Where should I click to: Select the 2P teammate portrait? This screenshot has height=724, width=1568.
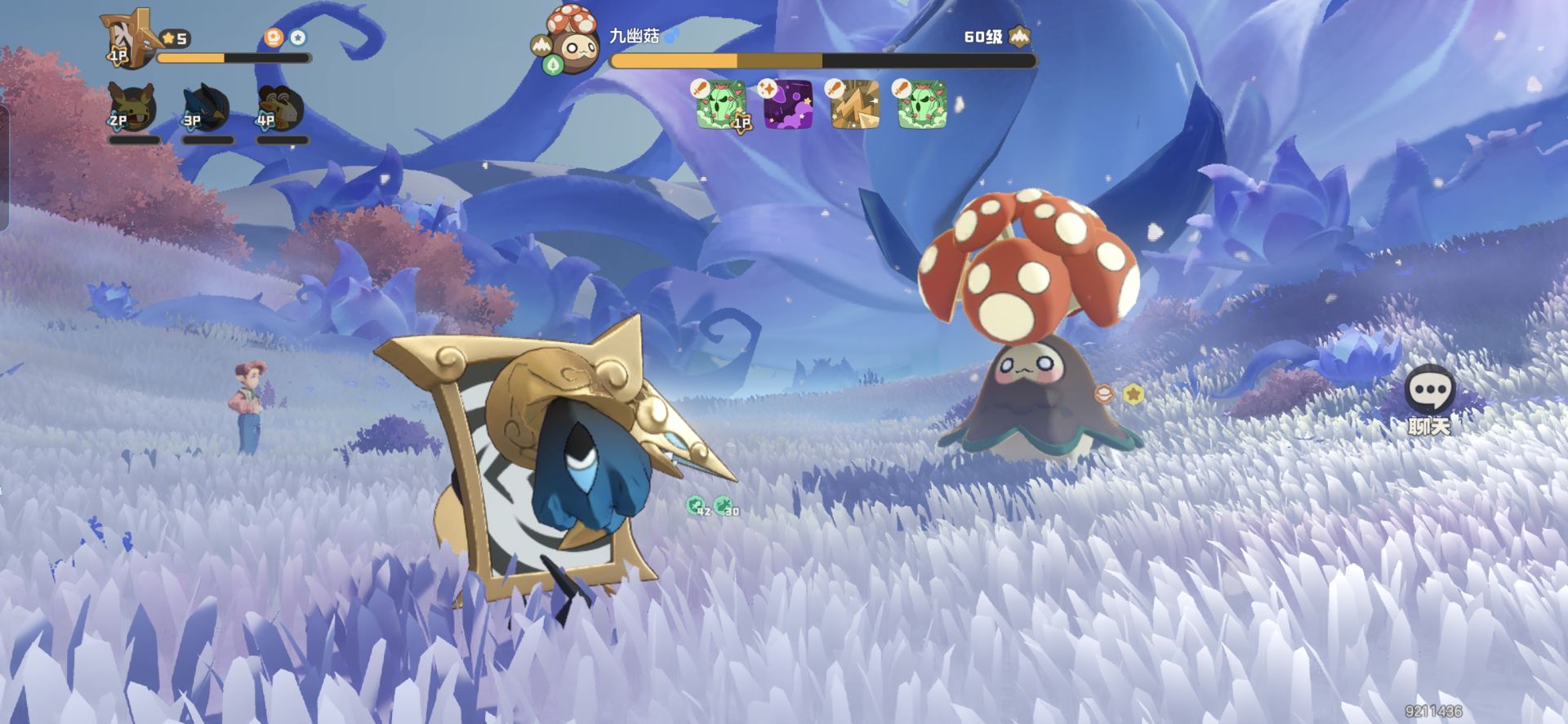tap(132, 107)
